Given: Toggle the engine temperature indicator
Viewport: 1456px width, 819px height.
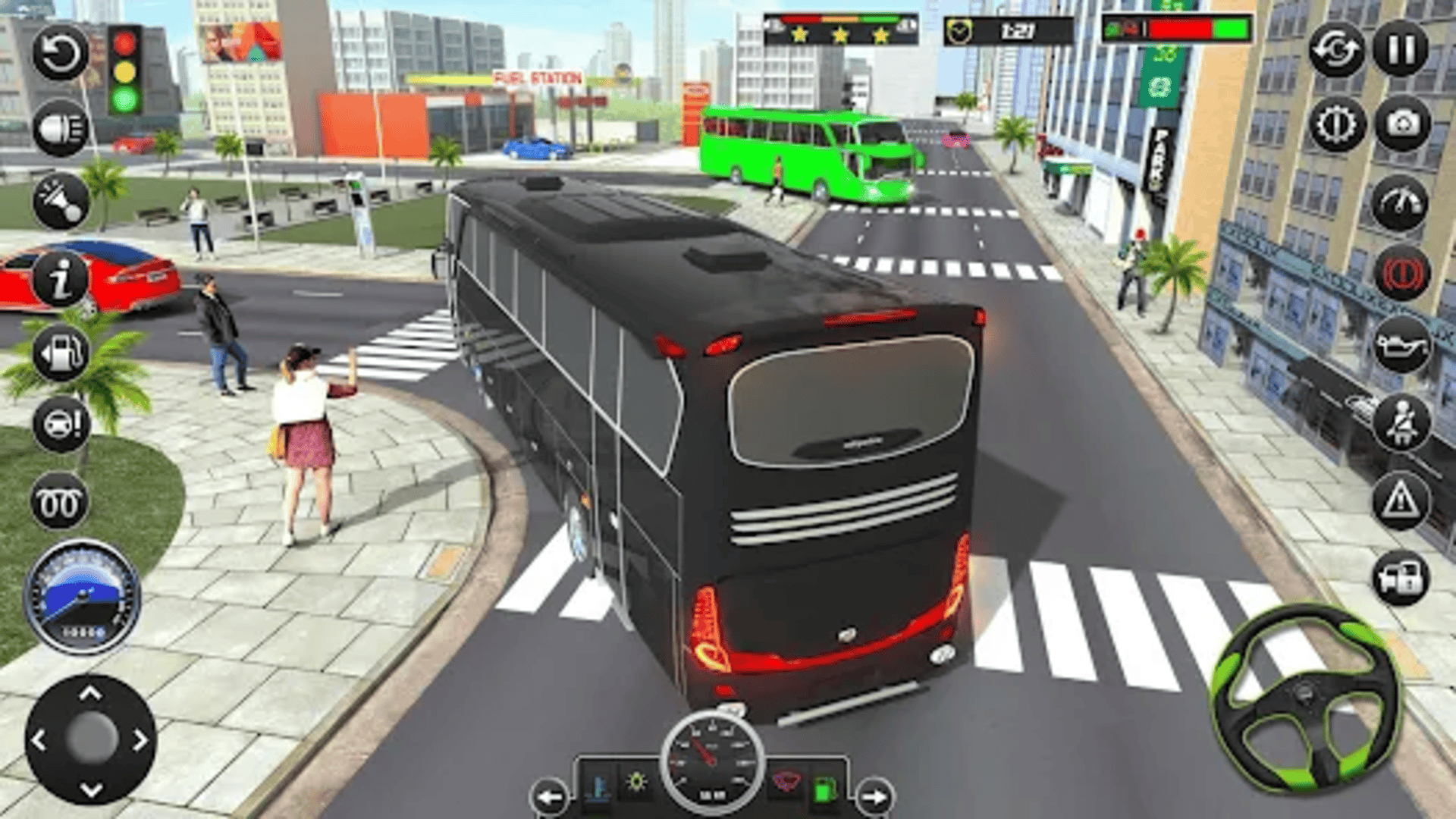Looking at the screenshot, I should pyautogui.click(x=599, y=789).
